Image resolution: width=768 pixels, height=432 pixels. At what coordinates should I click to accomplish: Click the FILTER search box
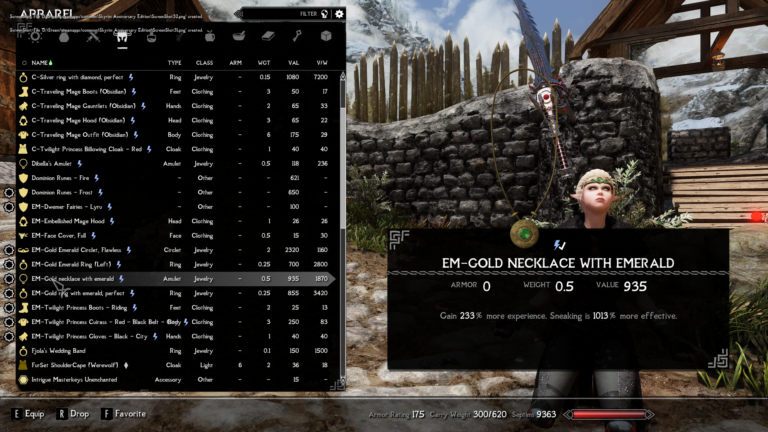click(x=290, y=14)
